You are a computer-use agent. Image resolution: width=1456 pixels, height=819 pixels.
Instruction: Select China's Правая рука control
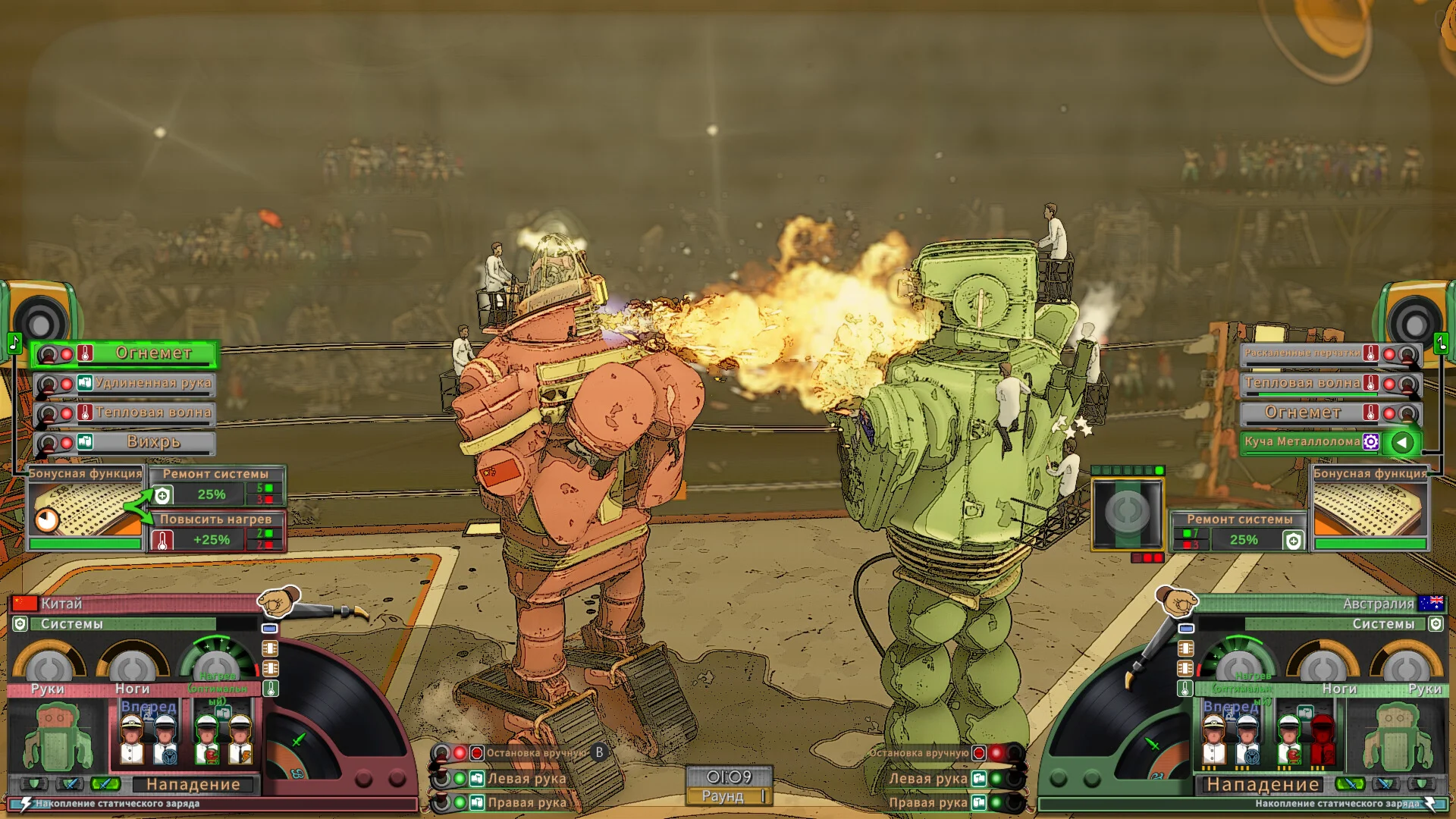coord(526,802)
